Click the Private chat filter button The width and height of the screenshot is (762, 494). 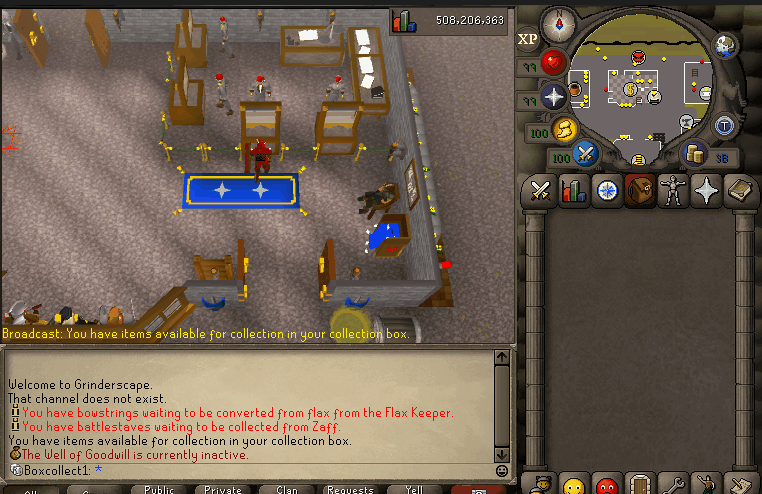point(223,490)
